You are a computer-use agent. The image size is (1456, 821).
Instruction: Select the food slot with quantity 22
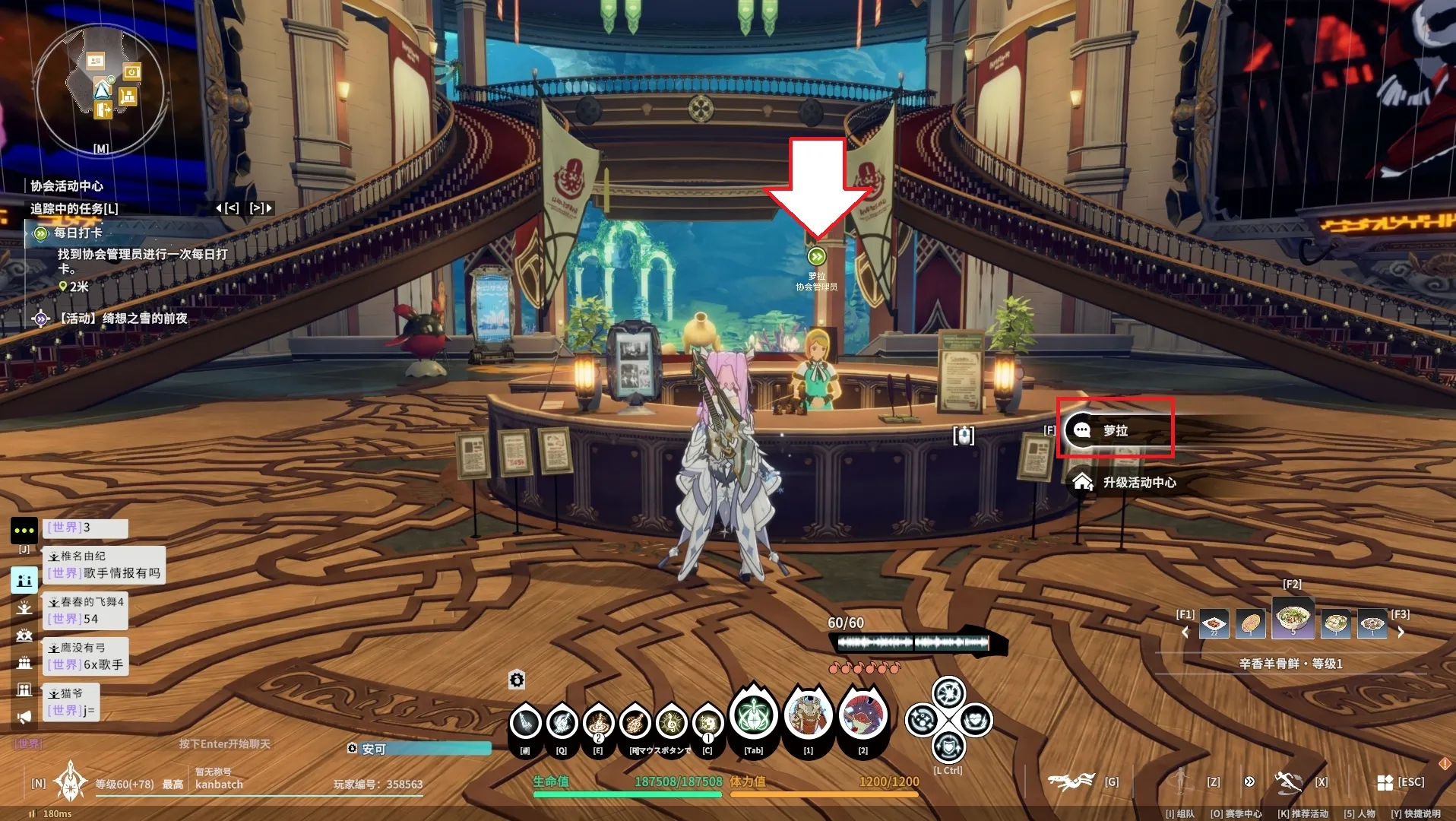click(x=1214, y=624)
